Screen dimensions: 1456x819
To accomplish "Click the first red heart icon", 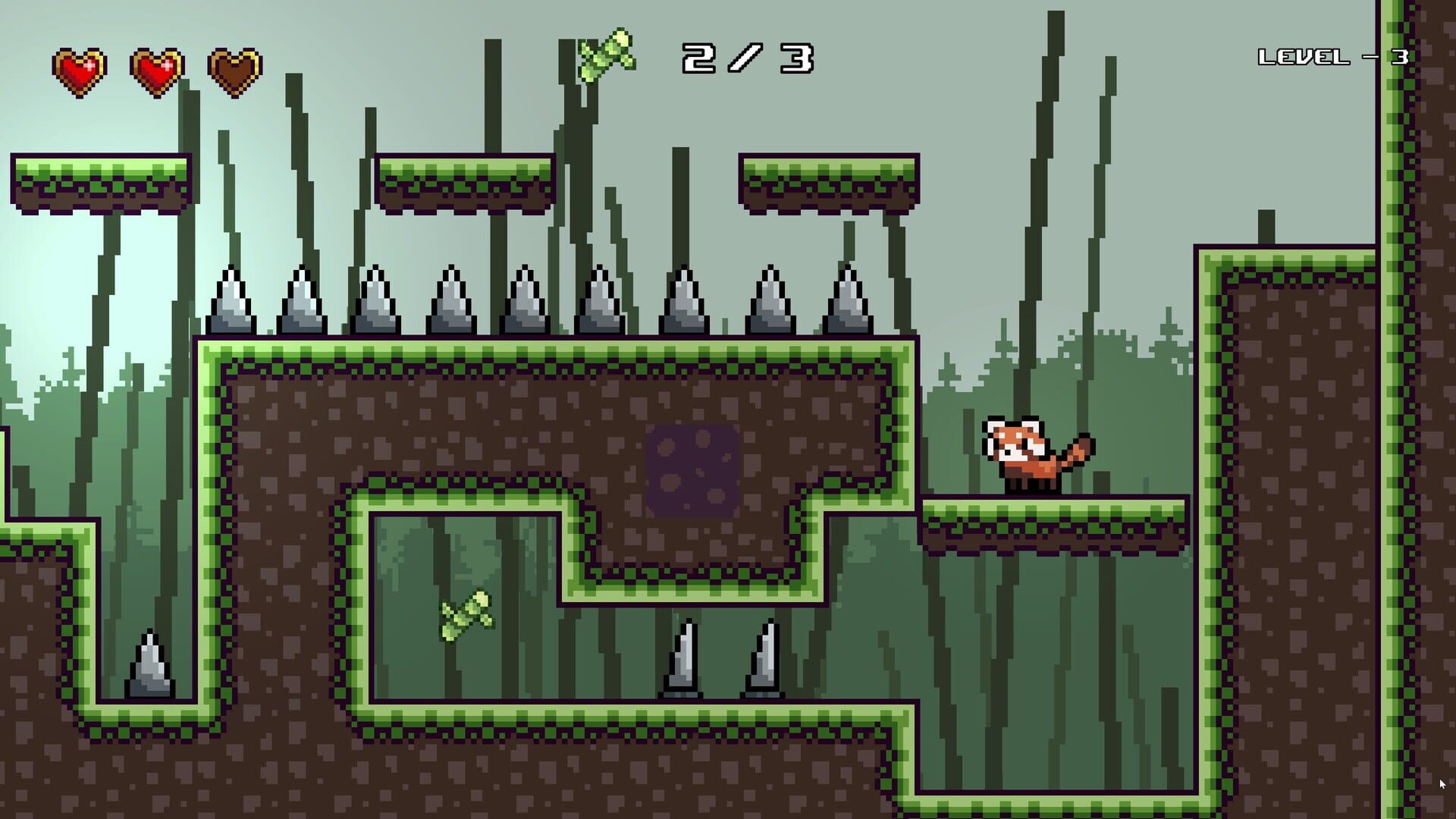I will click(79, 67).
